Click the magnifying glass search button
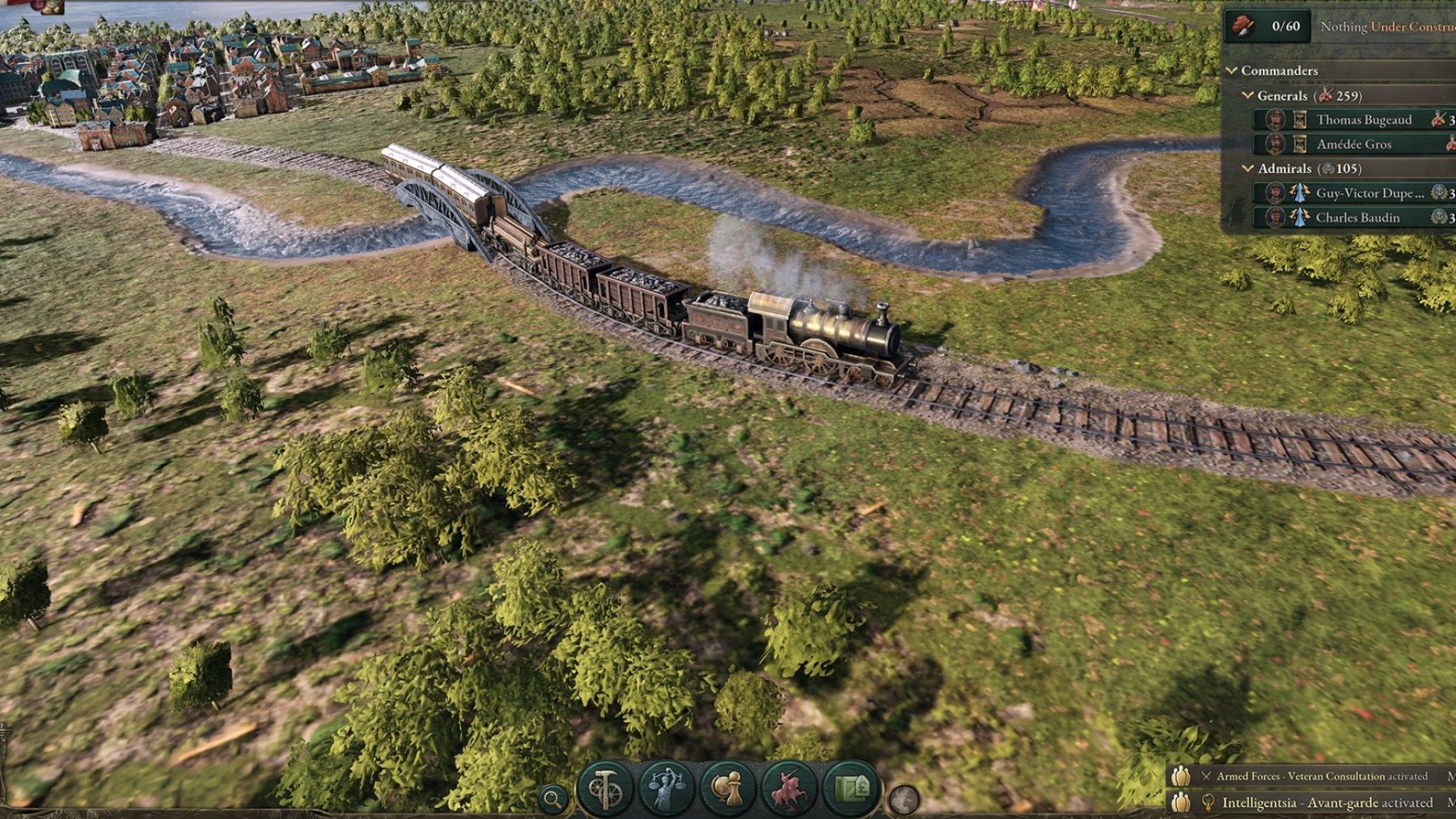 pyautogui.click(x=553, y=799)
